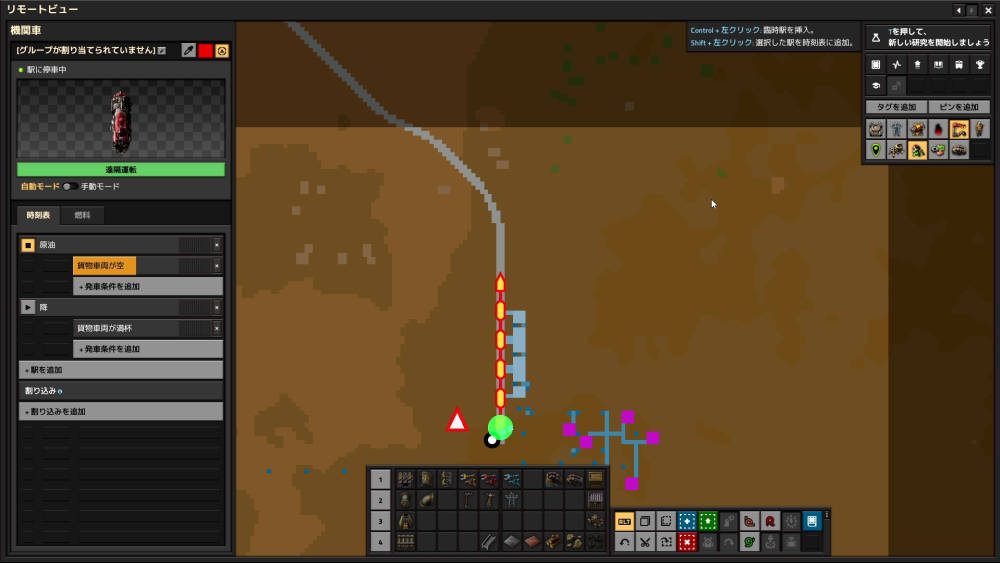Screen dimensions: 1000x563
Task: Activate the red deconstruction planner tool
Action: click(687, 542)
